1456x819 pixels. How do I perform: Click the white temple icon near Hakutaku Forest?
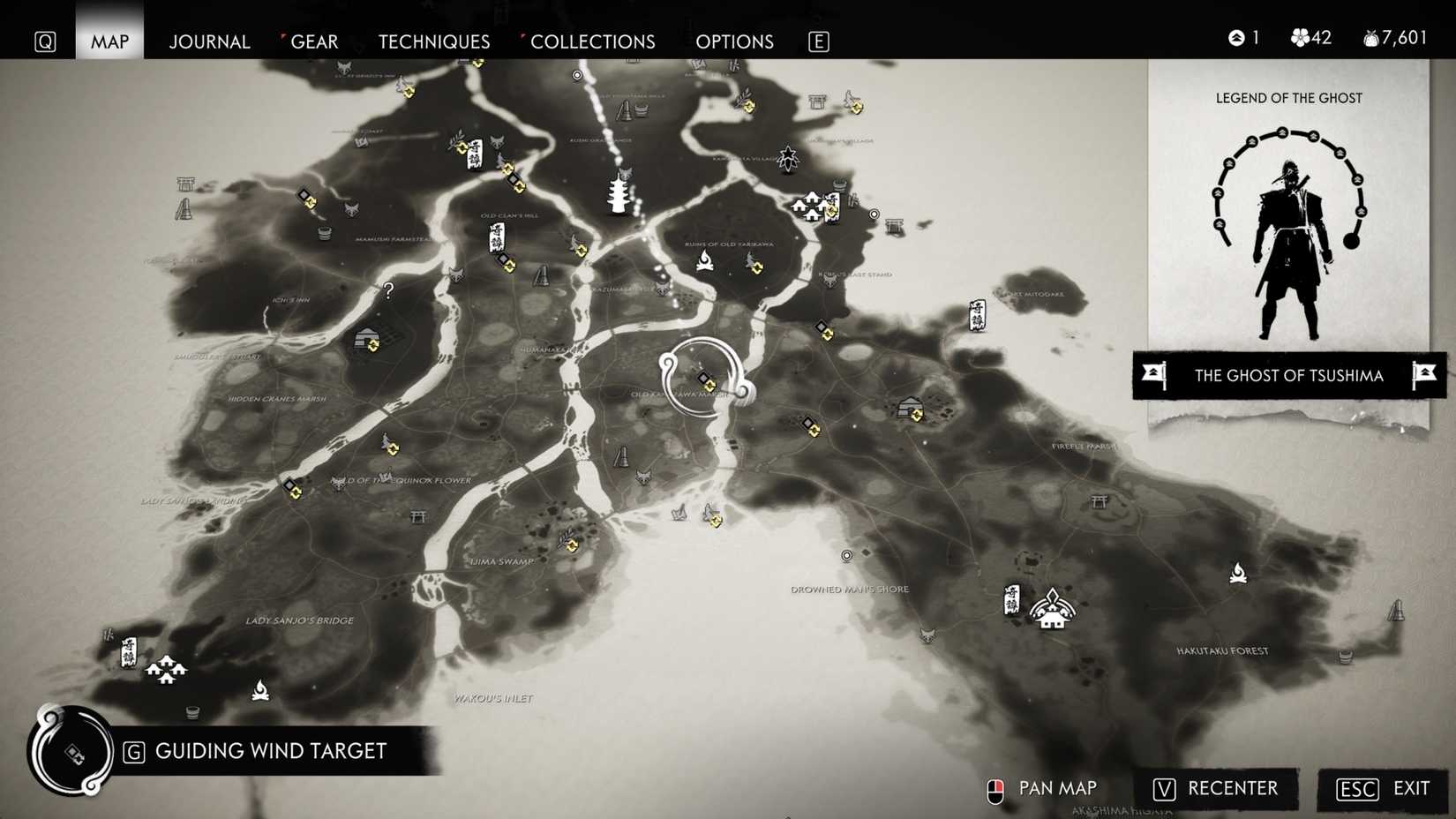click(1054, 611)
